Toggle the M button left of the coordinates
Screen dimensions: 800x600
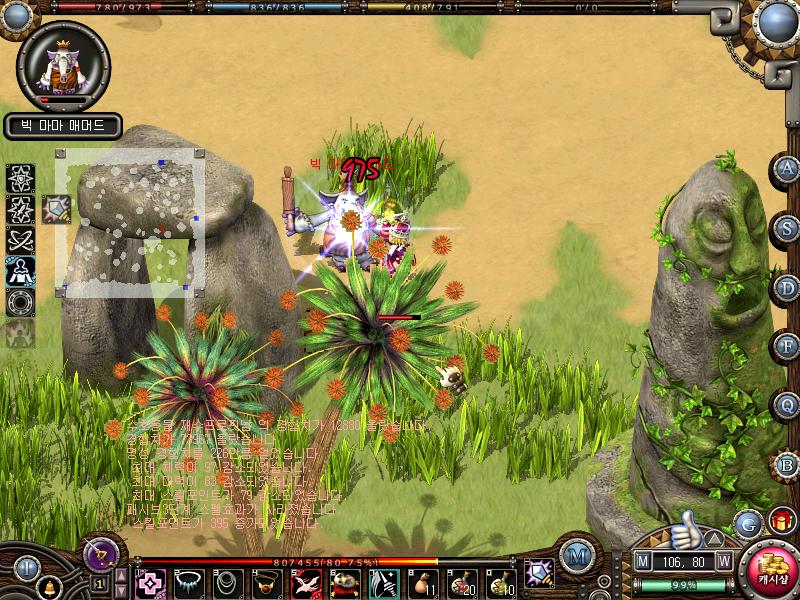pos(643,562)
